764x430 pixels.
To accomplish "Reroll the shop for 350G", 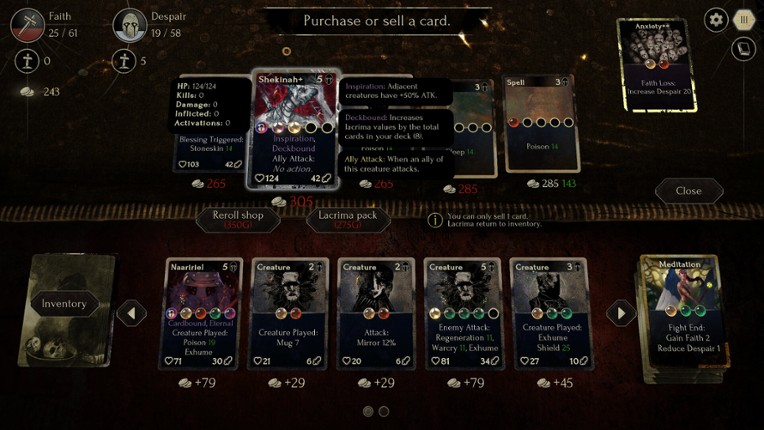I will point(238,219).
